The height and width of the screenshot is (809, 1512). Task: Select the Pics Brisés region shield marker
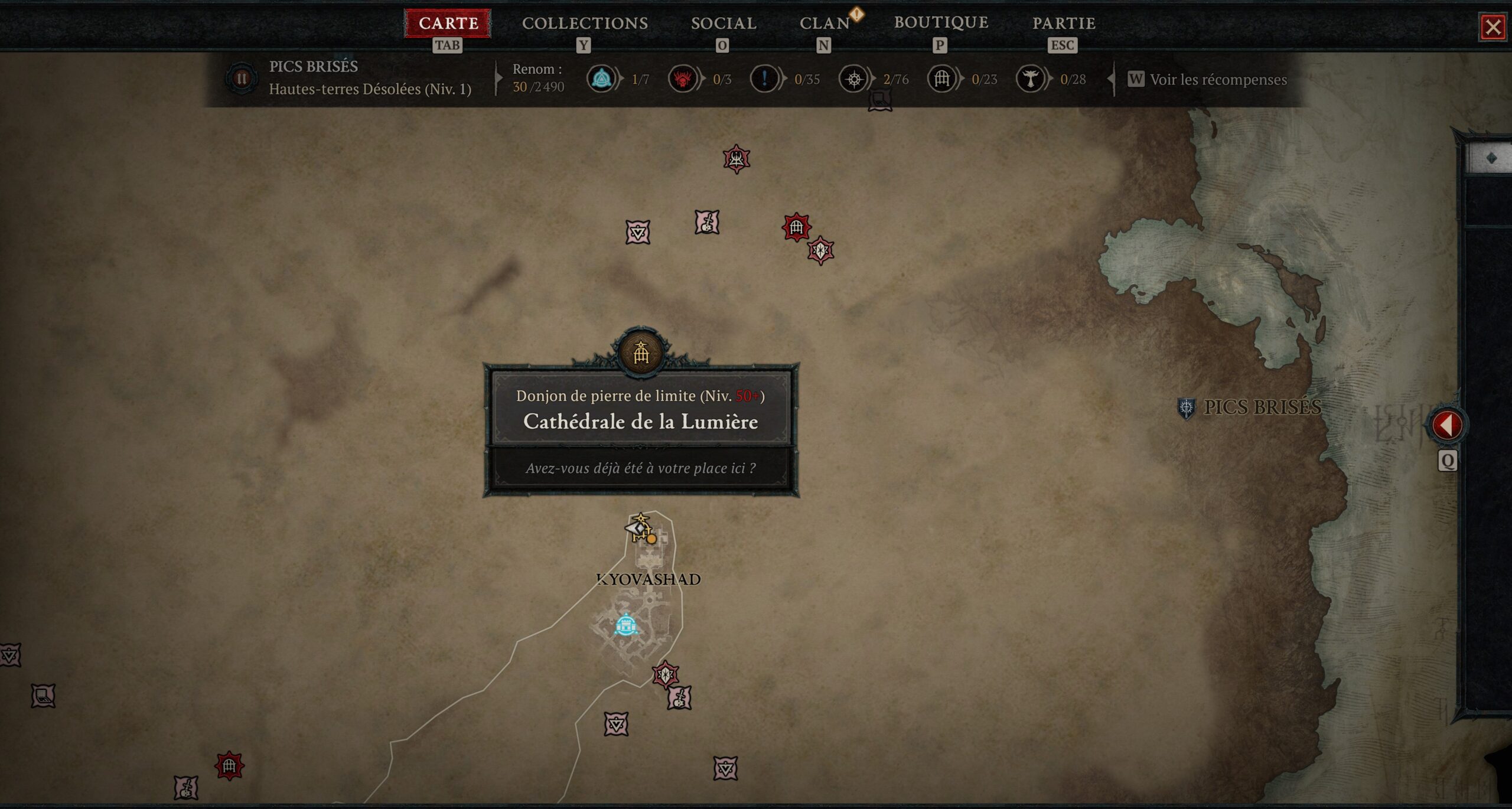click(1186, 407)
